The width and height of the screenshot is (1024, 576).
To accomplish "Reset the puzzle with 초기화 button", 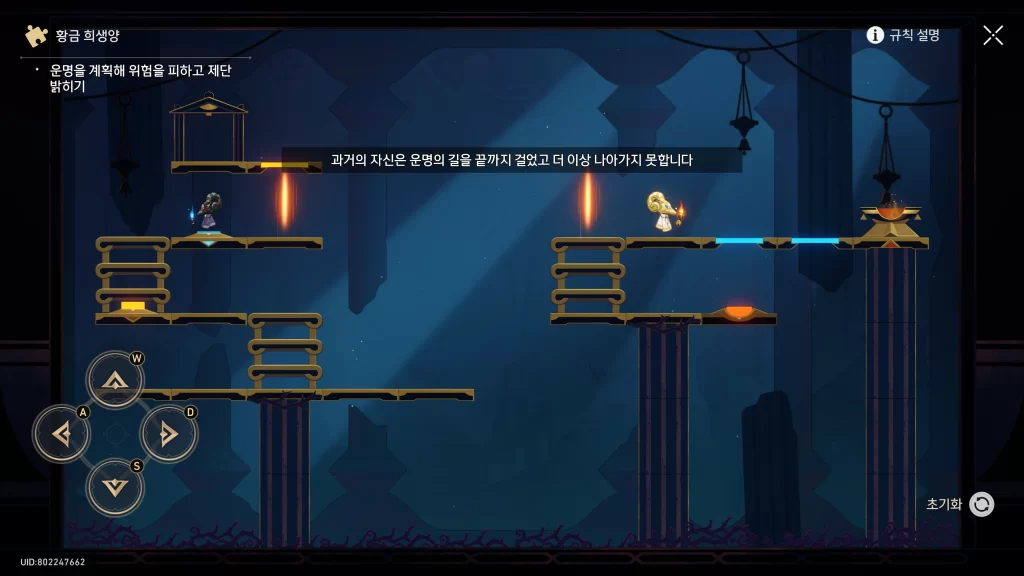I will pyautogui.click(x=981, y=504).
